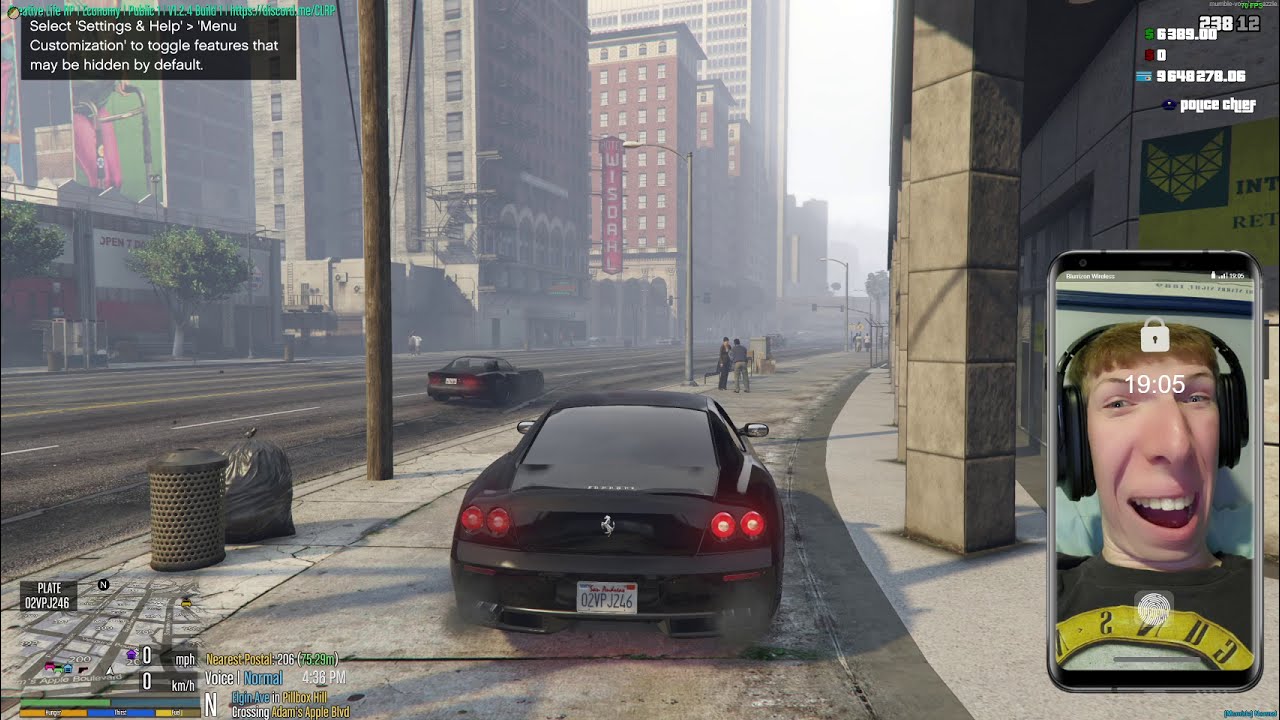The image size is (1280, 720).
Task: Tap the padlock icon on the phone
Action: point(1155,336)
